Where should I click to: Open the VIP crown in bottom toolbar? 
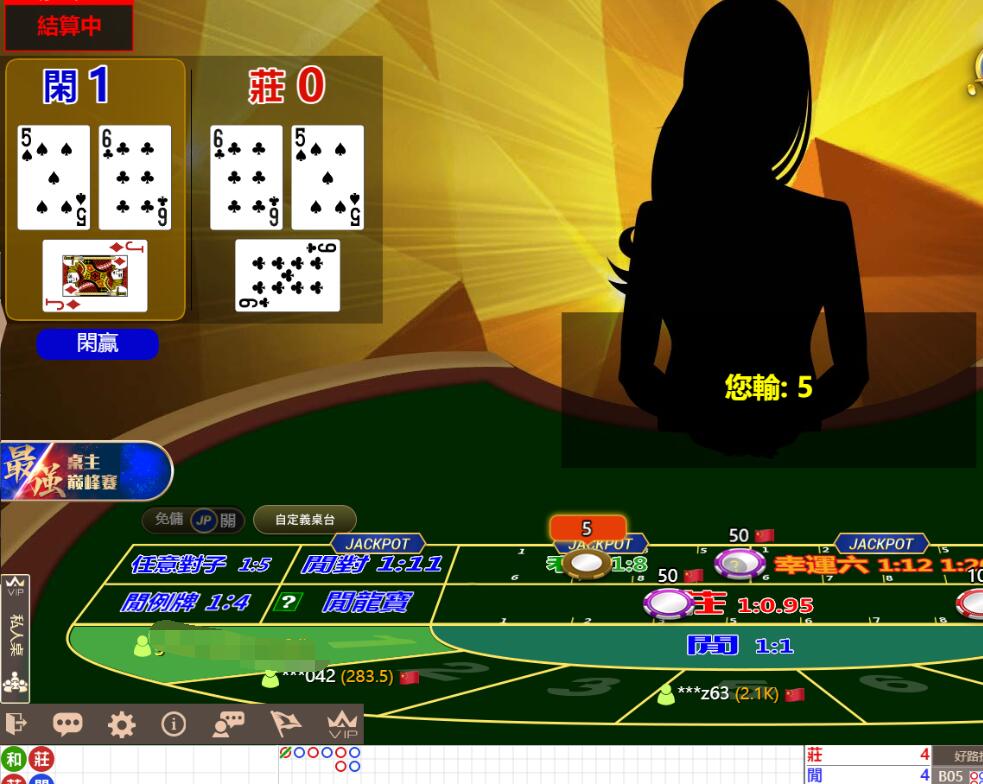point(342,724)
